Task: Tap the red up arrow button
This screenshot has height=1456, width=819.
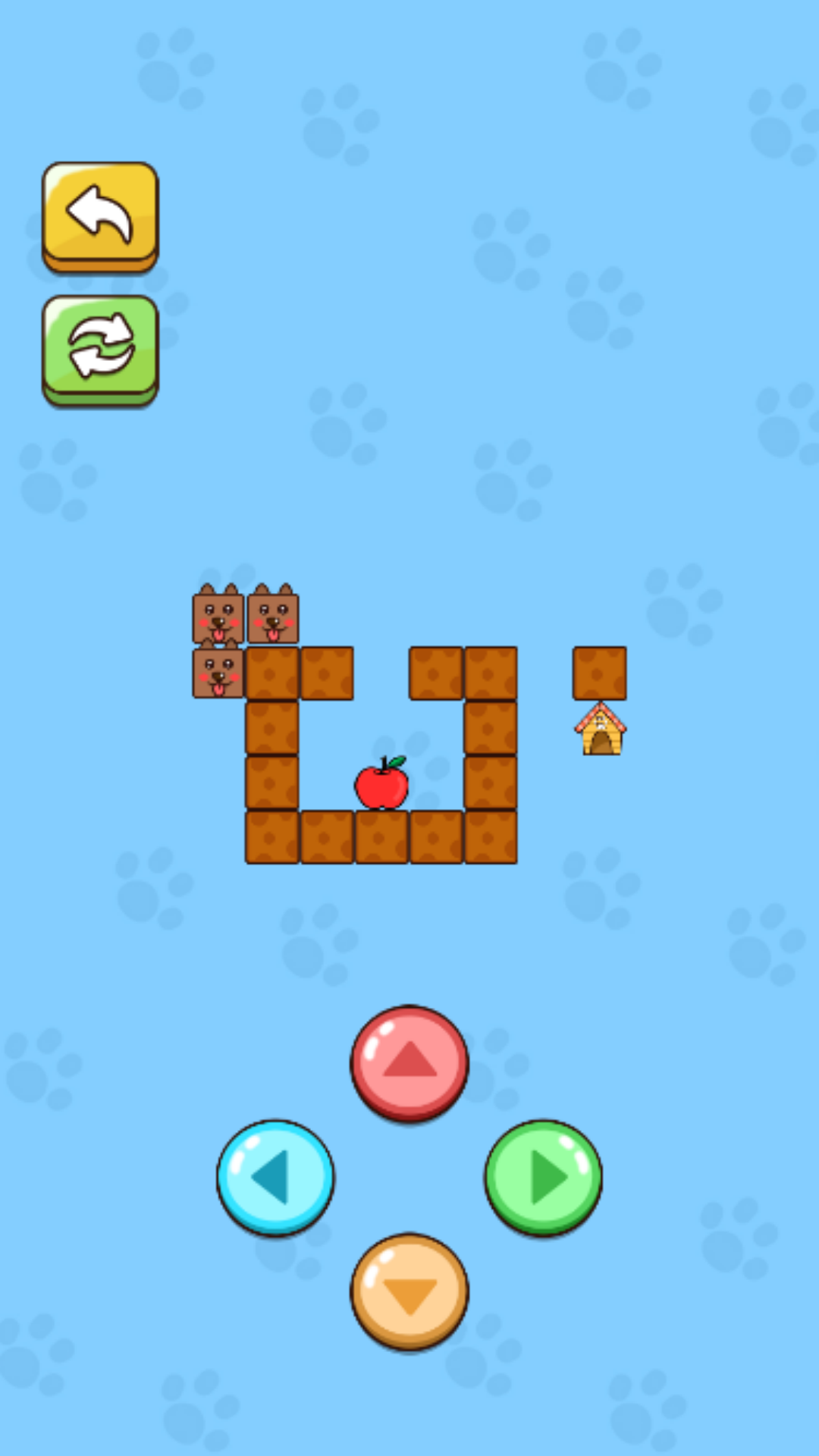Action: [x=409, y=1062]
